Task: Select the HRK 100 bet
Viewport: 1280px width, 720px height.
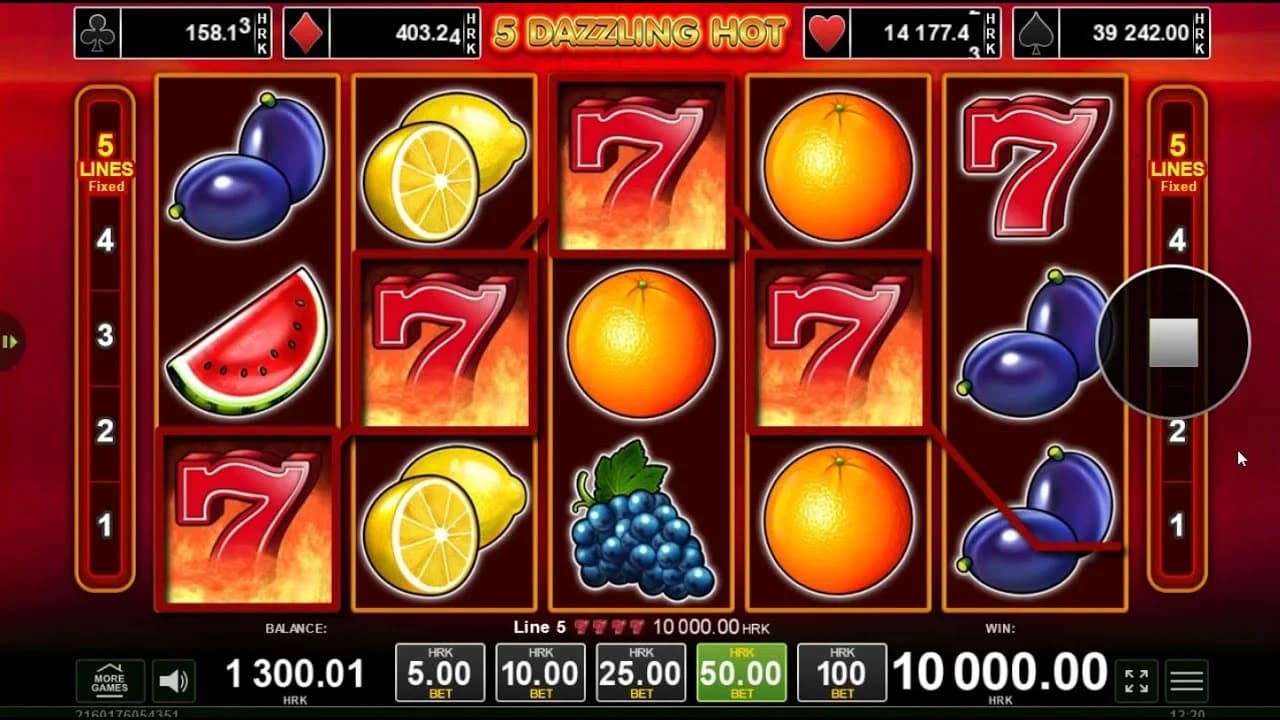Action: point(839,672)
